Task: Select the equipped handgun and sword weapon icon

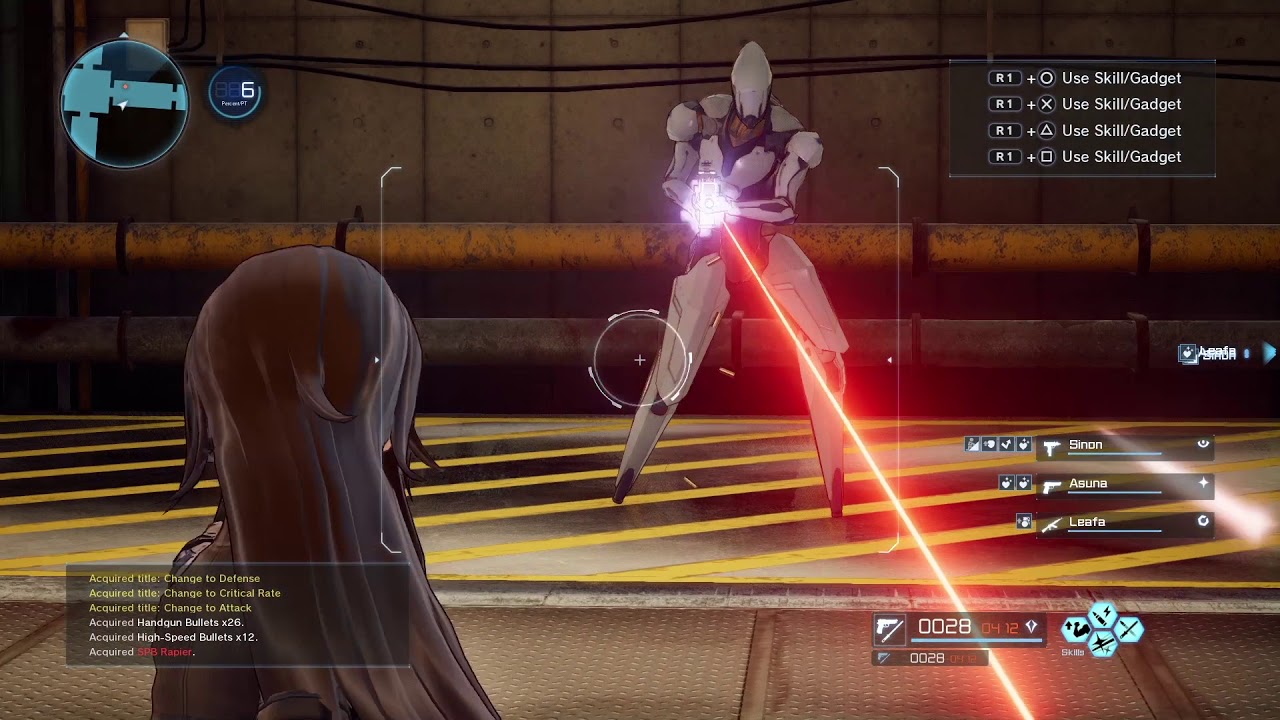Action: [889, 629]
